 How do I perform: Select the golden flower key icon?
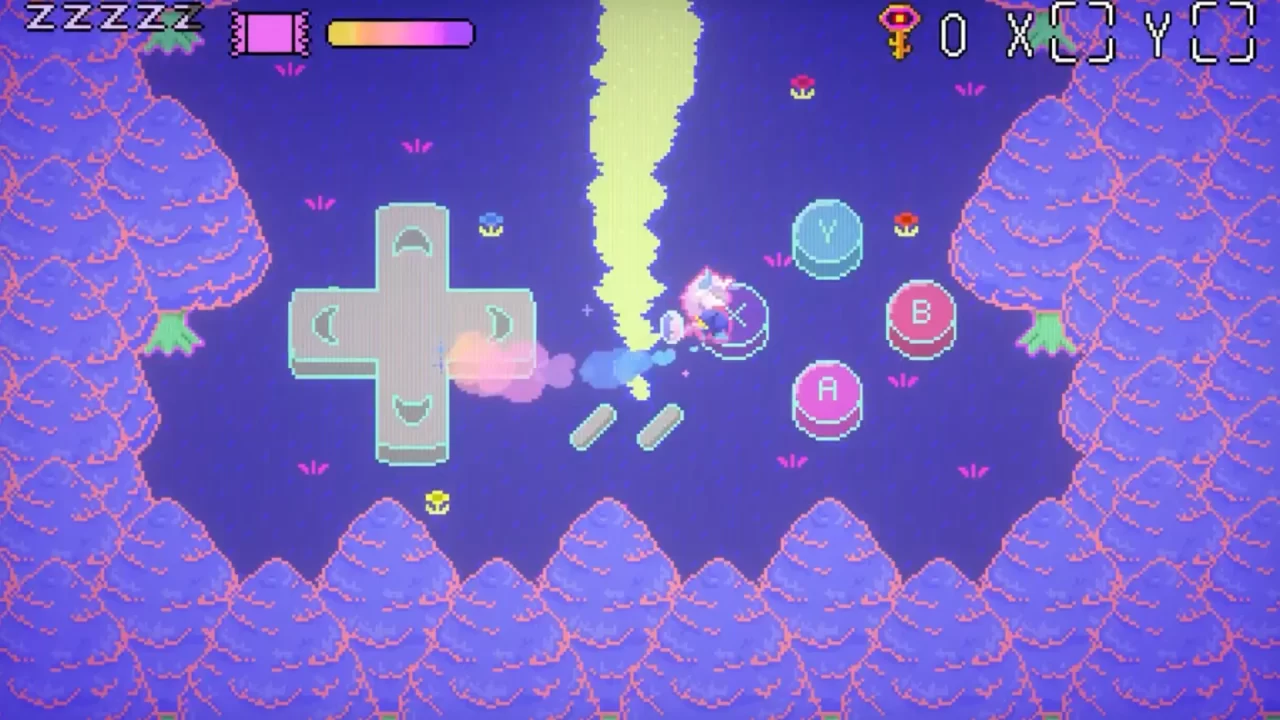click(x=897, y=32)
